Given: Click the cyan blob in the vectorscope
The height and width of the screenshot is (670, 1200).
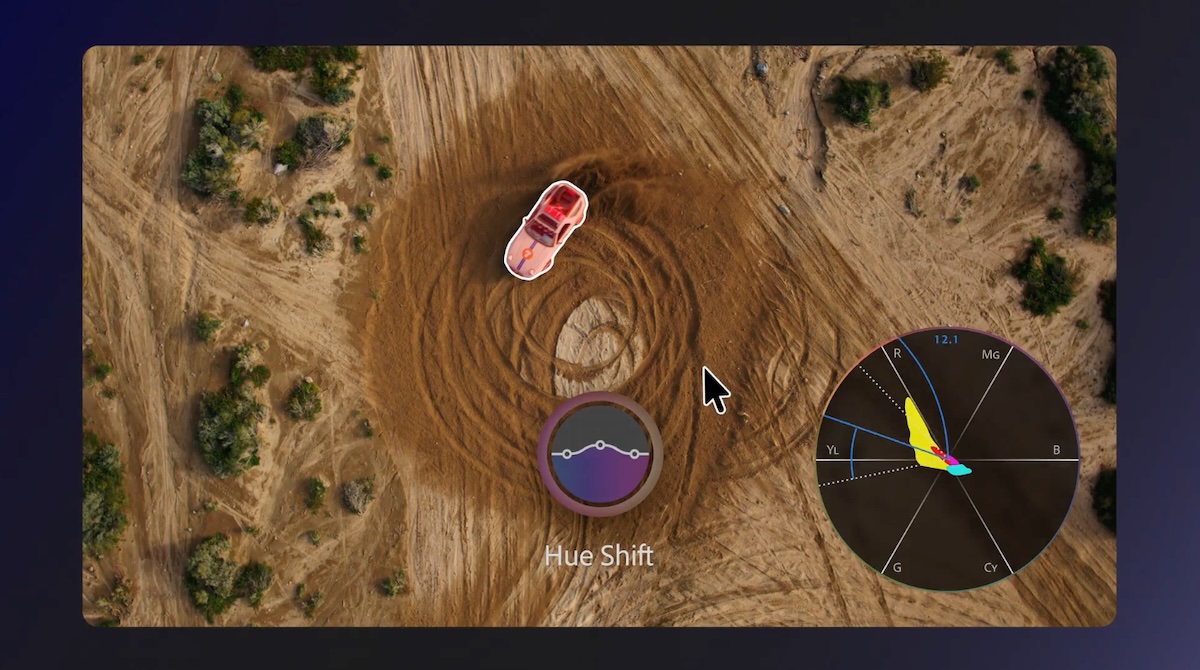Looking at the screenshot, I should click(x=960, y=469).
